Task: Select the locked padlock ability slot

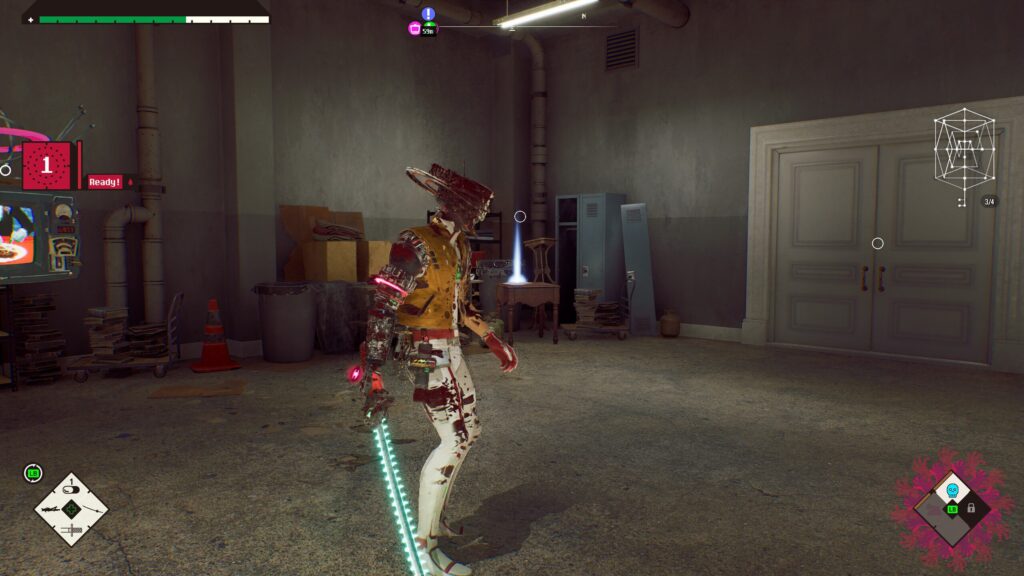Action: coord(970,508)
